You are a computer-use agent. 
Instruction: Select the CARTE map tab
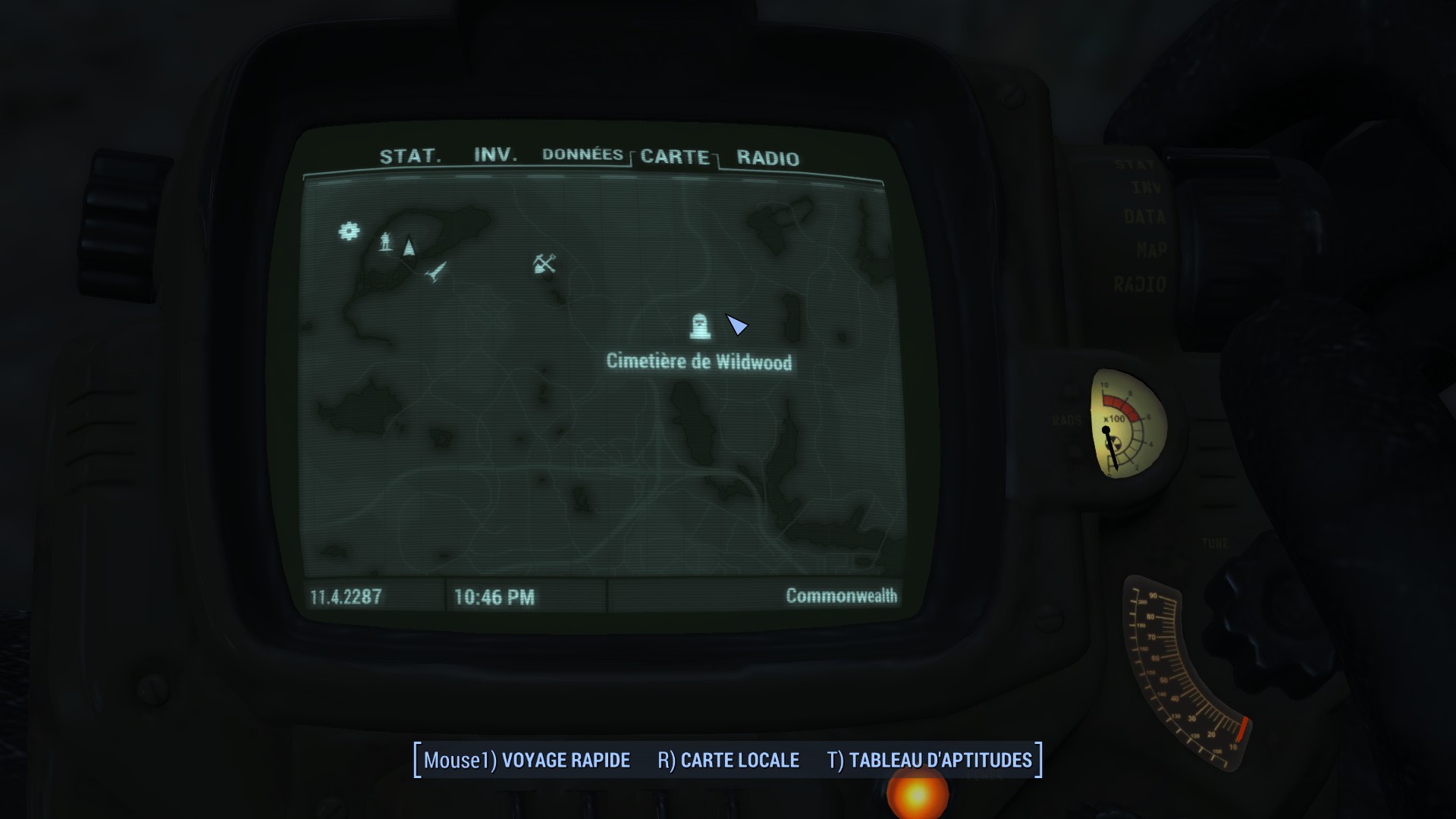[x=675, y=157]
